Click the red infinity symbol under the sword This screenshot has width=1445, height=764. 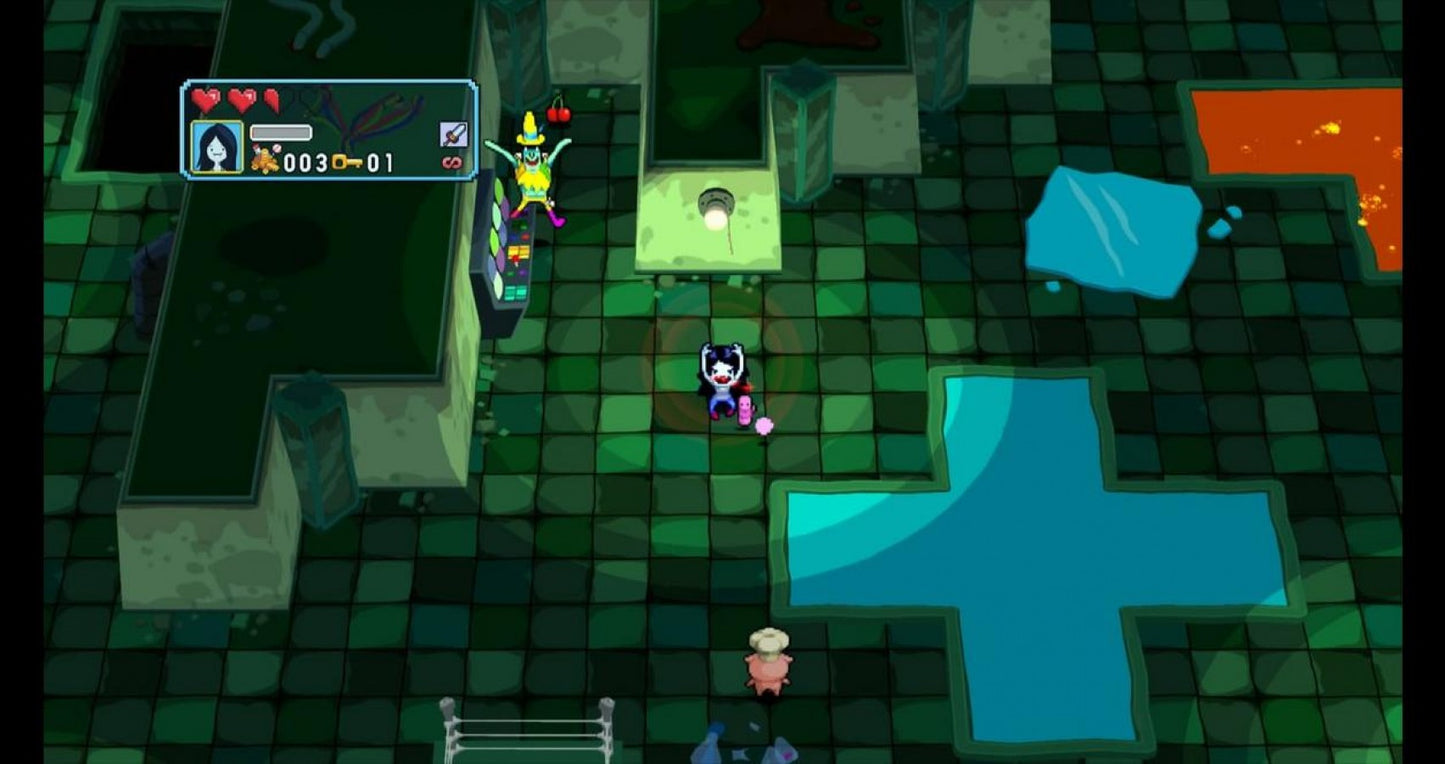452,161
